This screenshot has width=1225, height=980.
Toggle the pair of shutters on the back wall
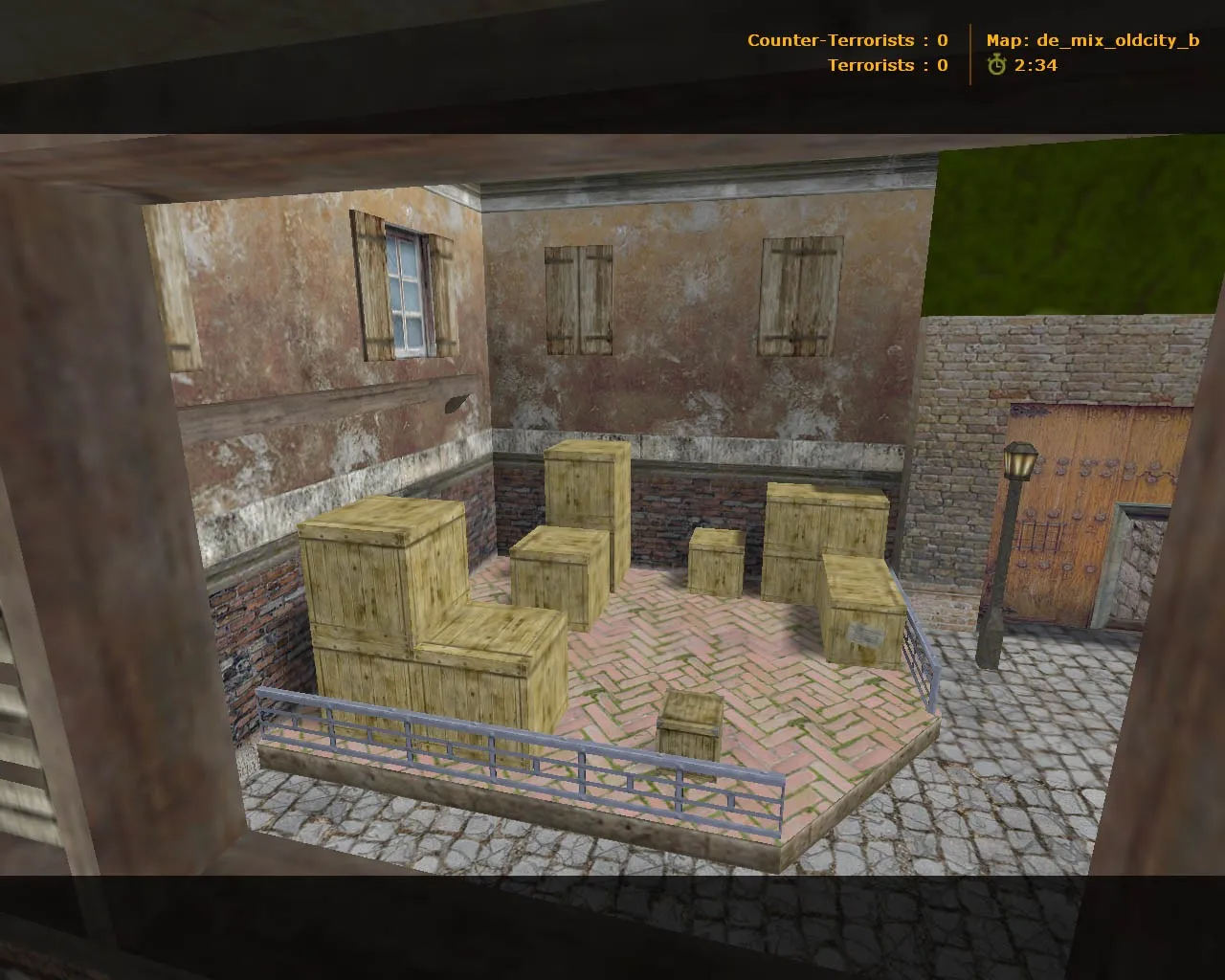[x=579, y=301]
